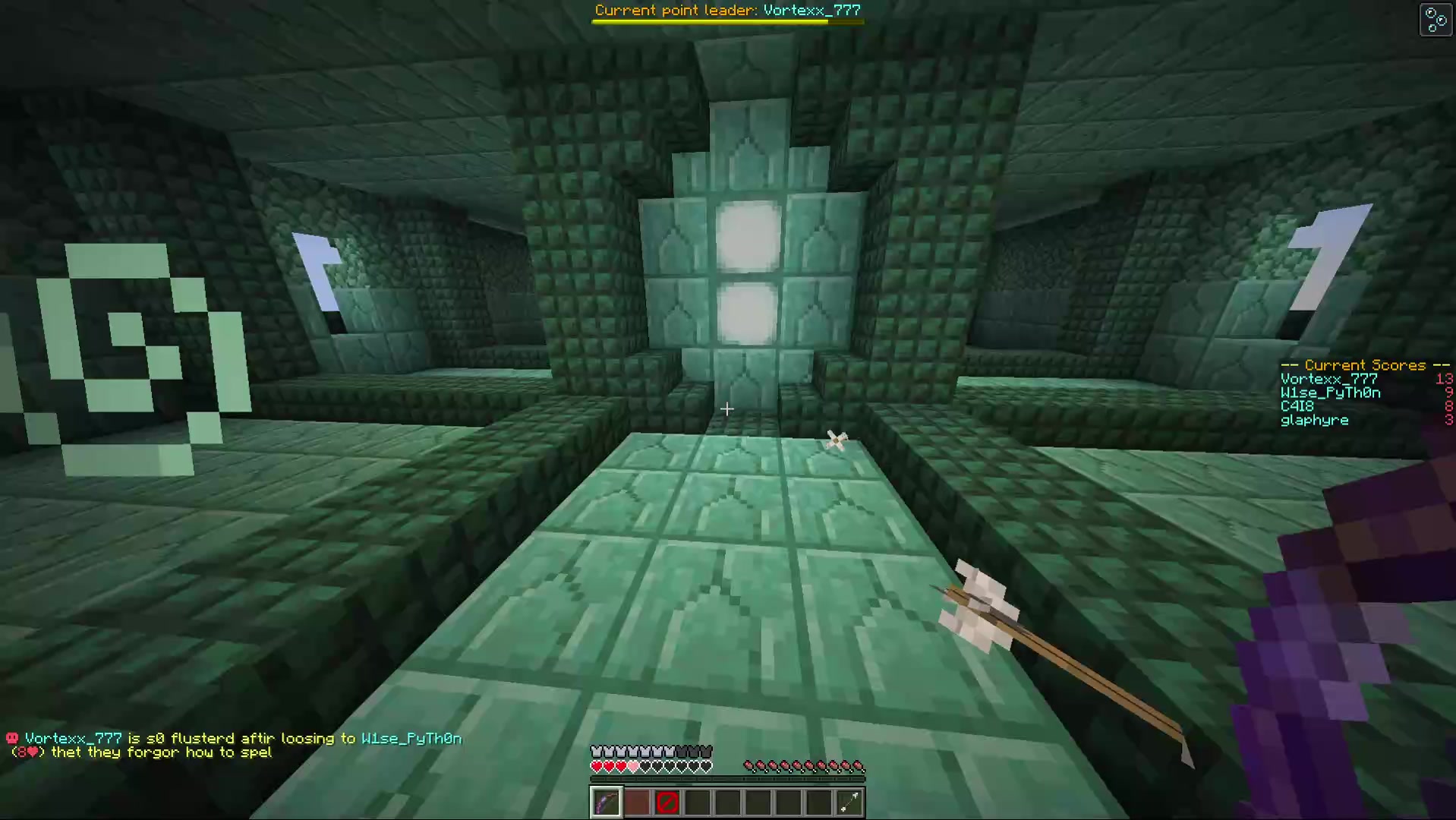Click the water breathing effect icon top right
The width and height of the screenshot is (1456, 820).
click(x=1435, y=19)
